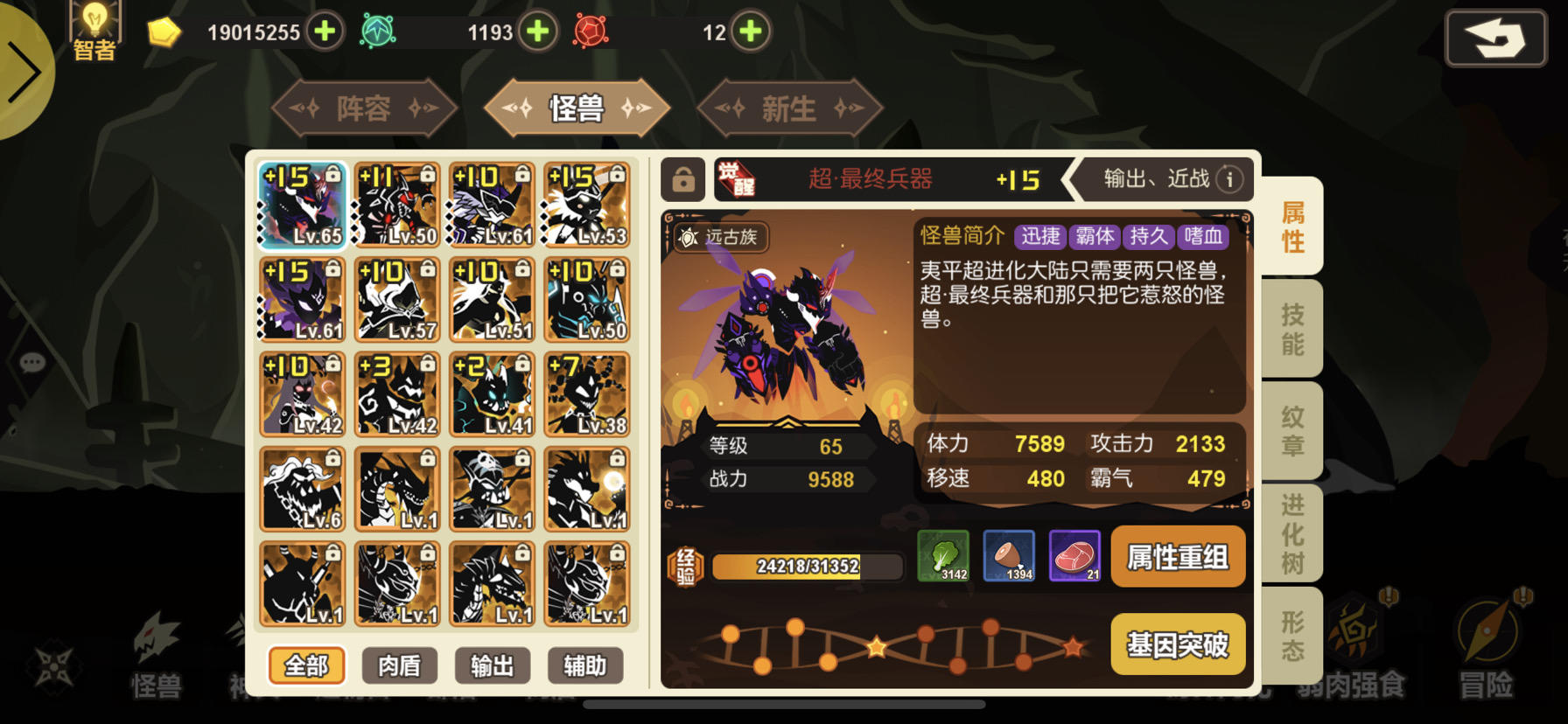Enable the 辅助 support filter
1568x724 pixels.
pos(585,665)
